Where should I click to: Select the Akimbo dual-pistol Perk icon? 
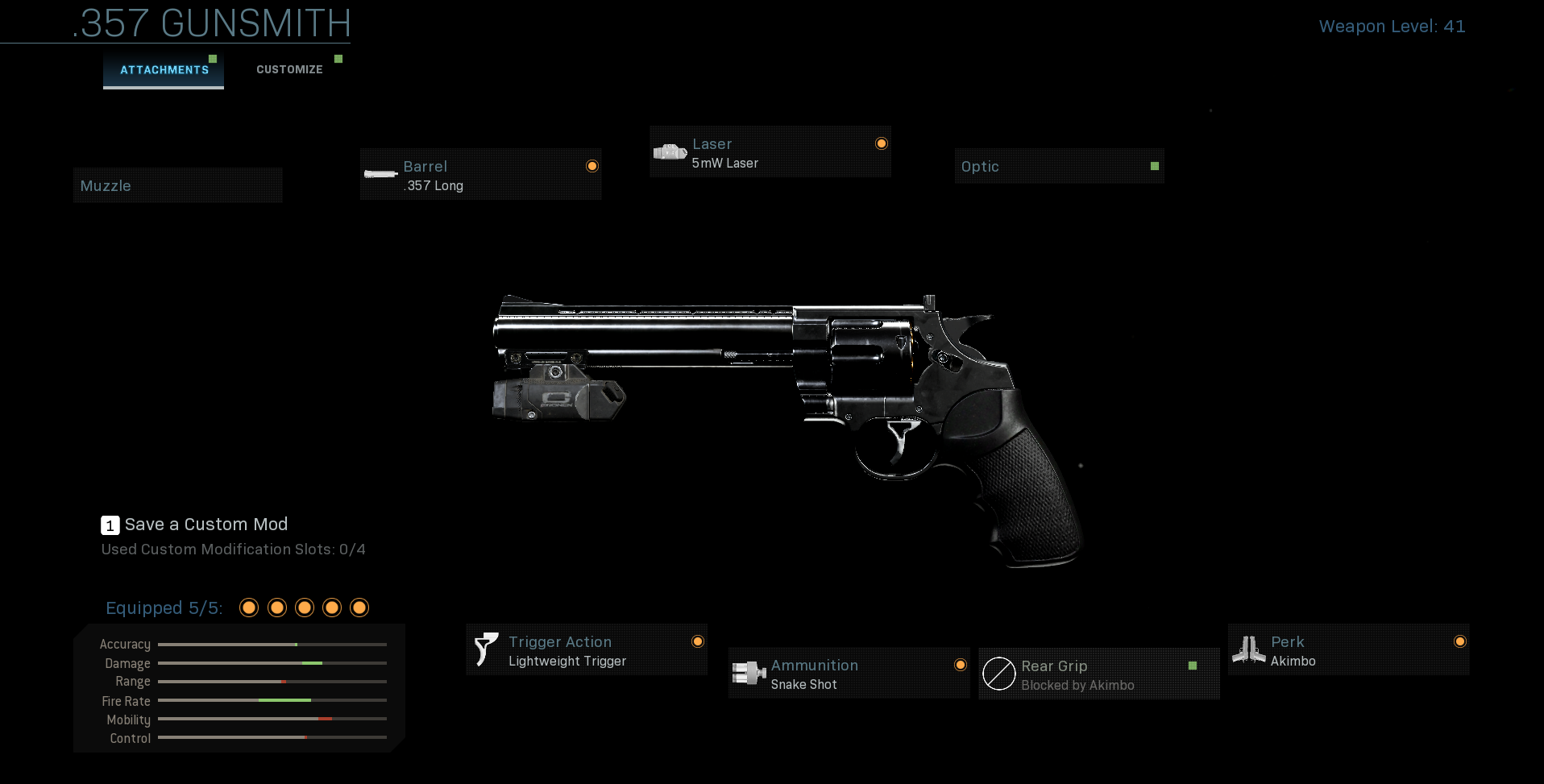click(x=1250, y=649)
